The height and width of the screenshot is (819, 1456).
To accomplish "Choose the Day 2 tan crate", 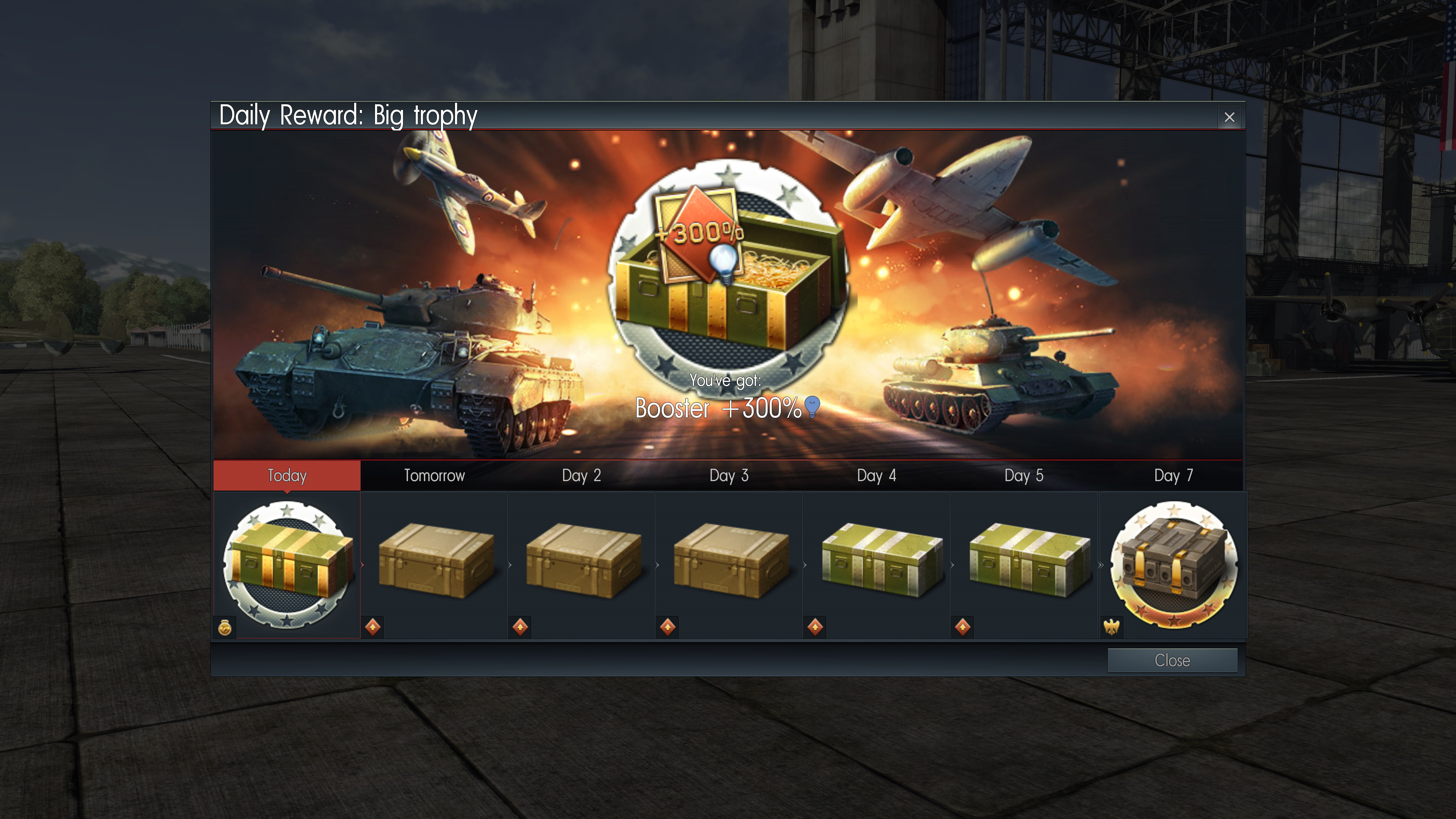I will click(x=583, y=561).
